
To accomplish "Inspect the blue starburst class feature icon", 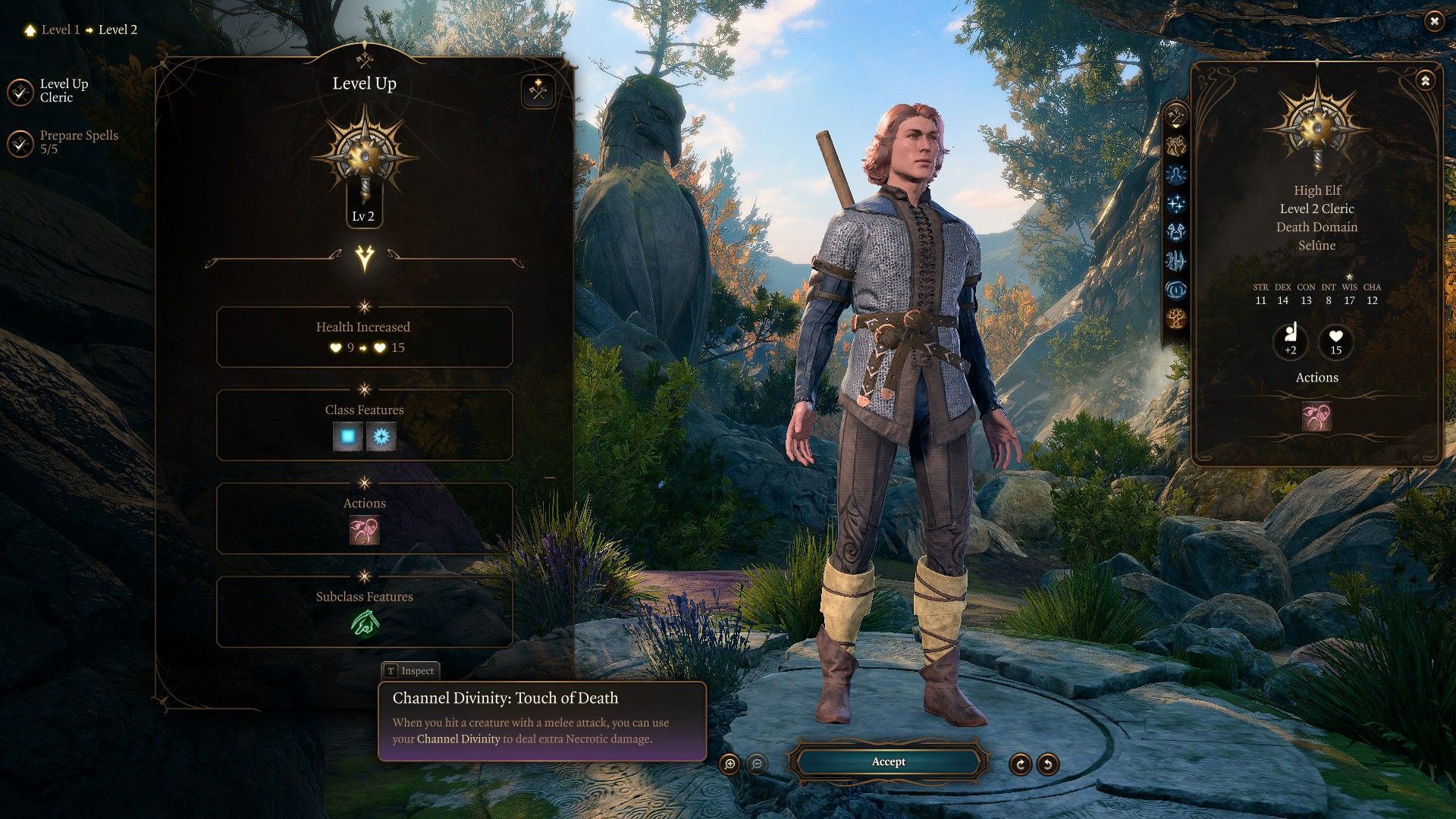I will [x=381, y=437].
